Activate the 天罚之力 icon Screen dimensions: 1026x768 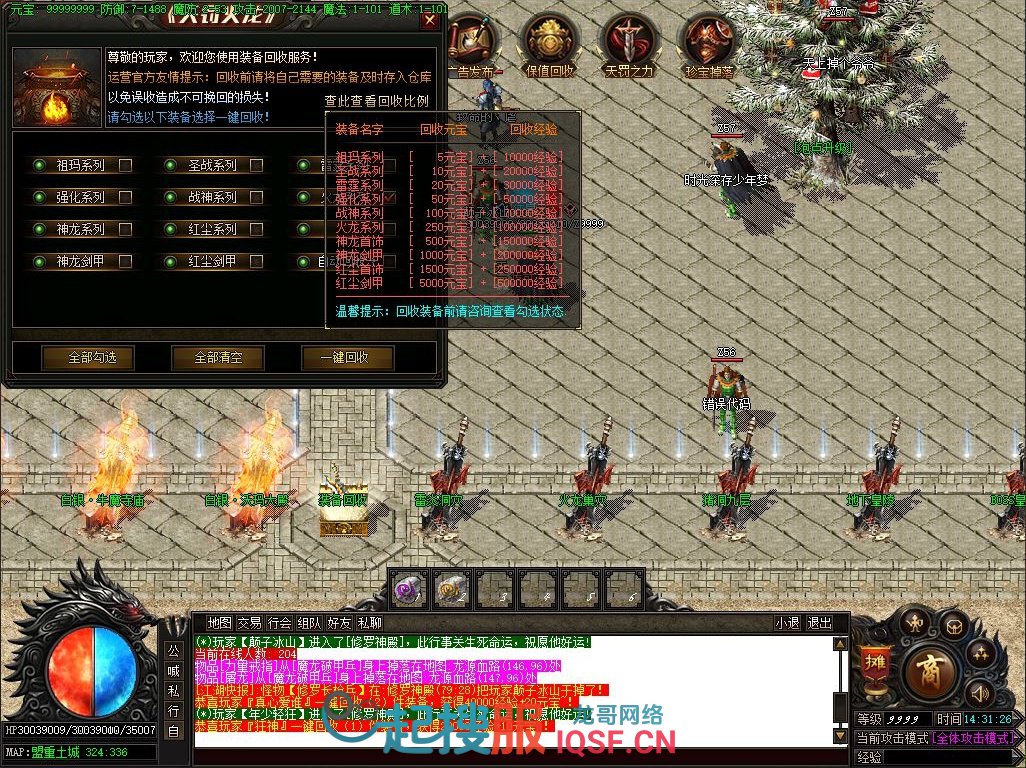pyautogui.click(x=628, y=45)
